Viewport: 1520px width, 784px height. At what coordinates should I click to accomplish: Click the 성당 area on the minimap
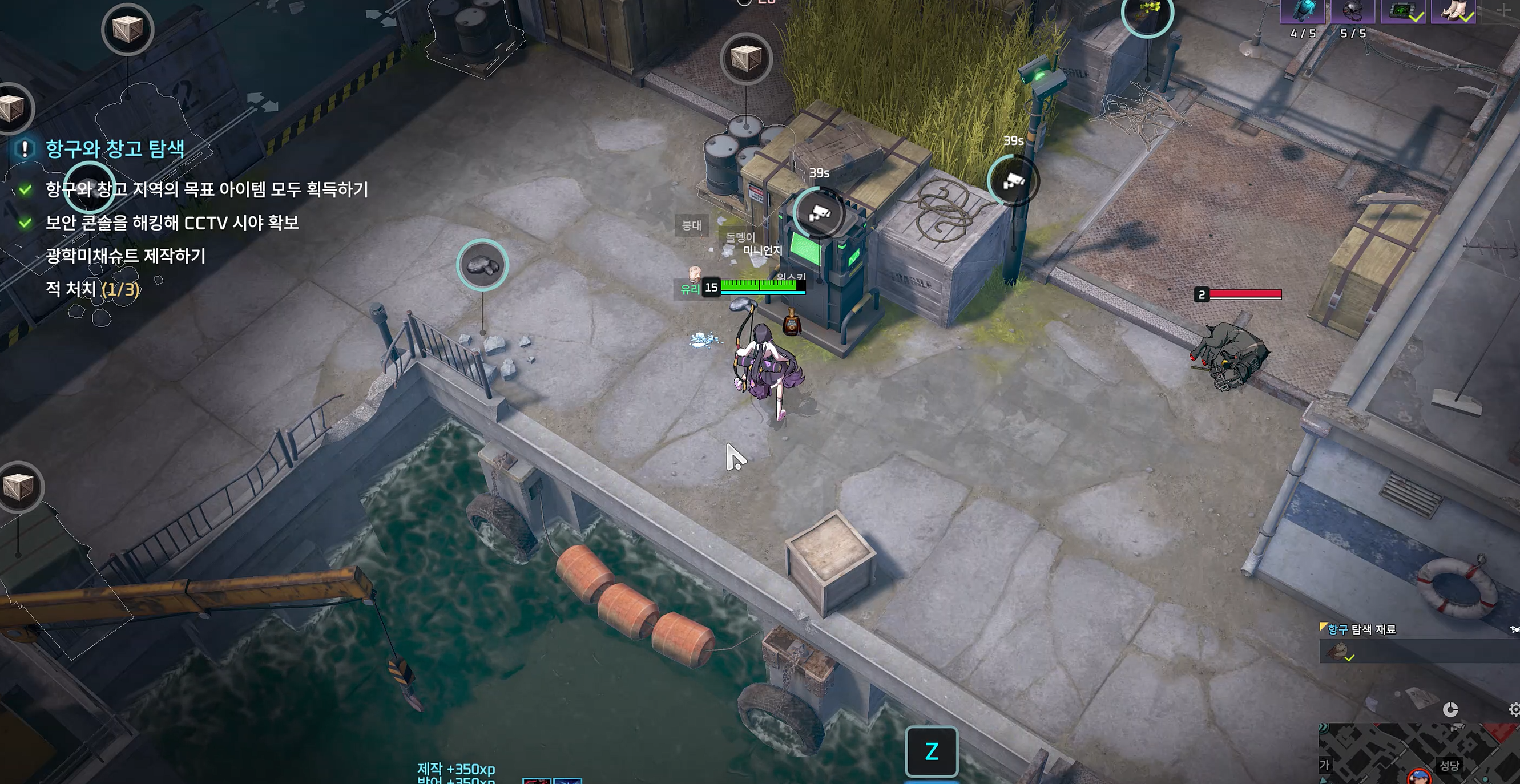click(x=1449, y=765)
